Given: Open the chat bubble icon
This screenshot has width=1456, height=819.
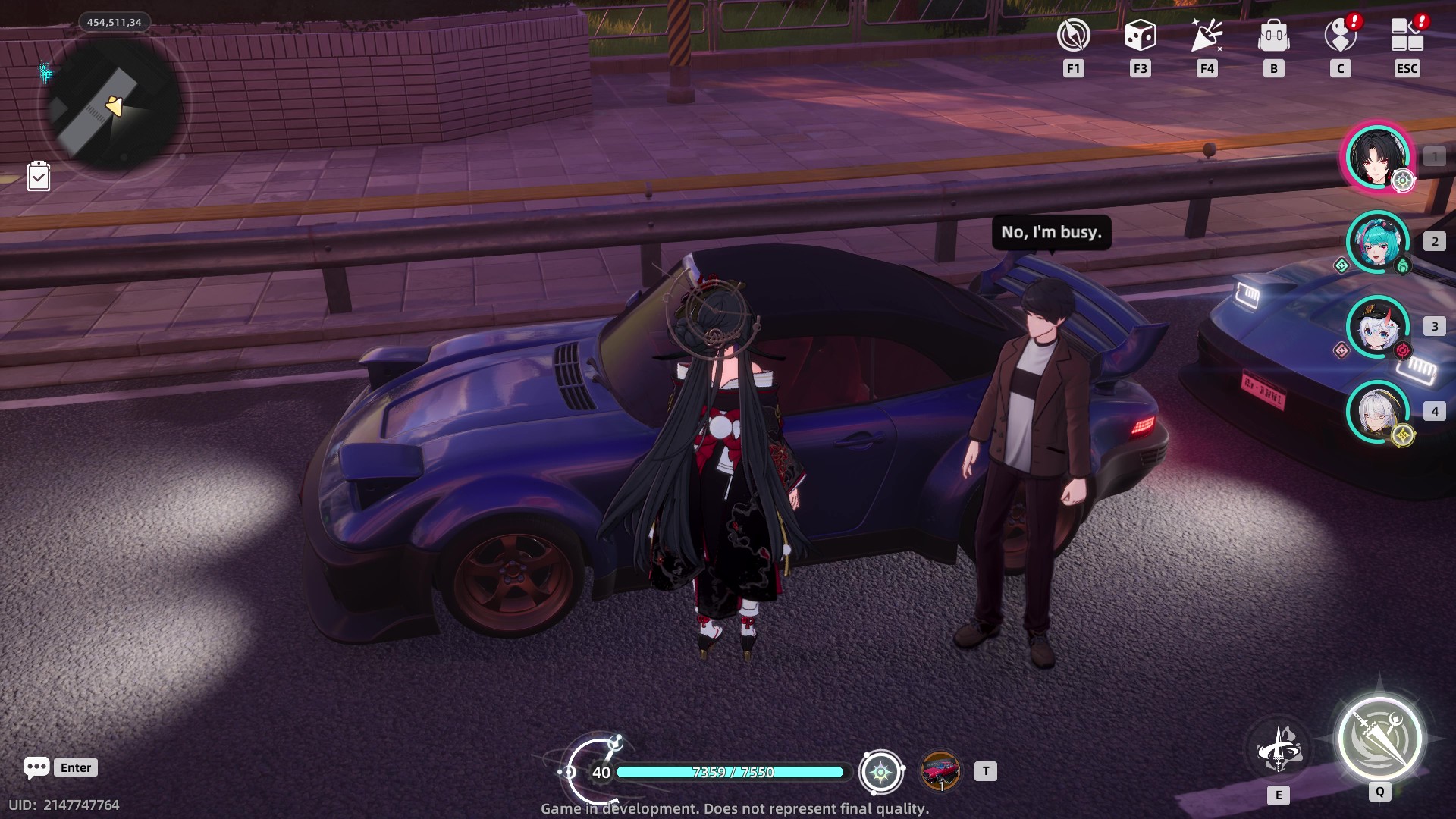Looking at the screenshot, I should 36,767.
